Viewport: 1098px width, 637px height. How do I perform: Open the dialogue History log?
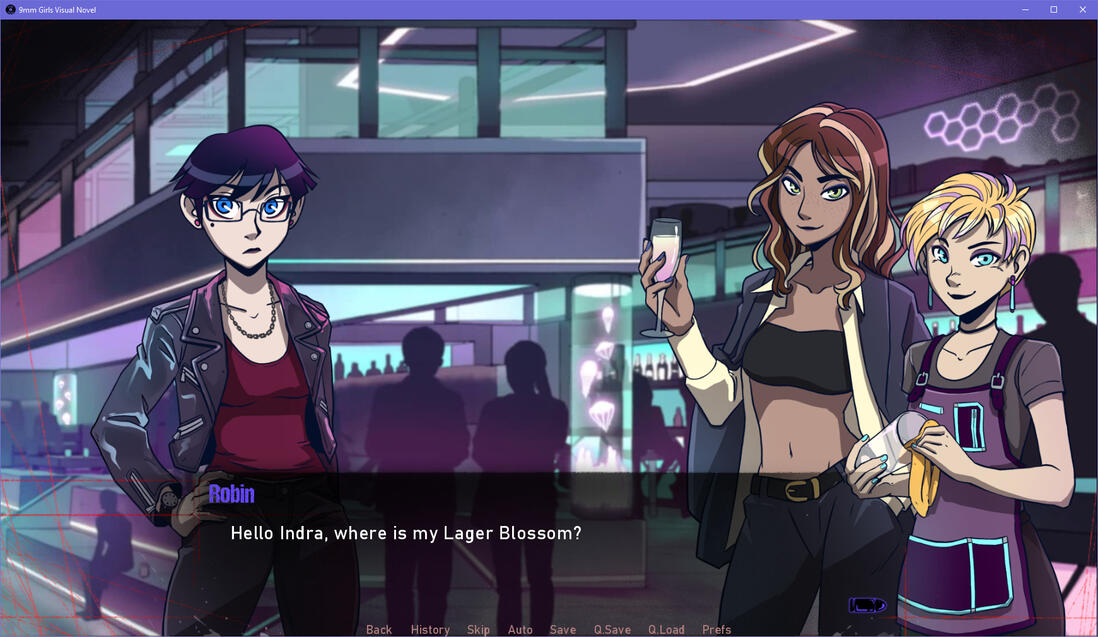pos(430,629)
